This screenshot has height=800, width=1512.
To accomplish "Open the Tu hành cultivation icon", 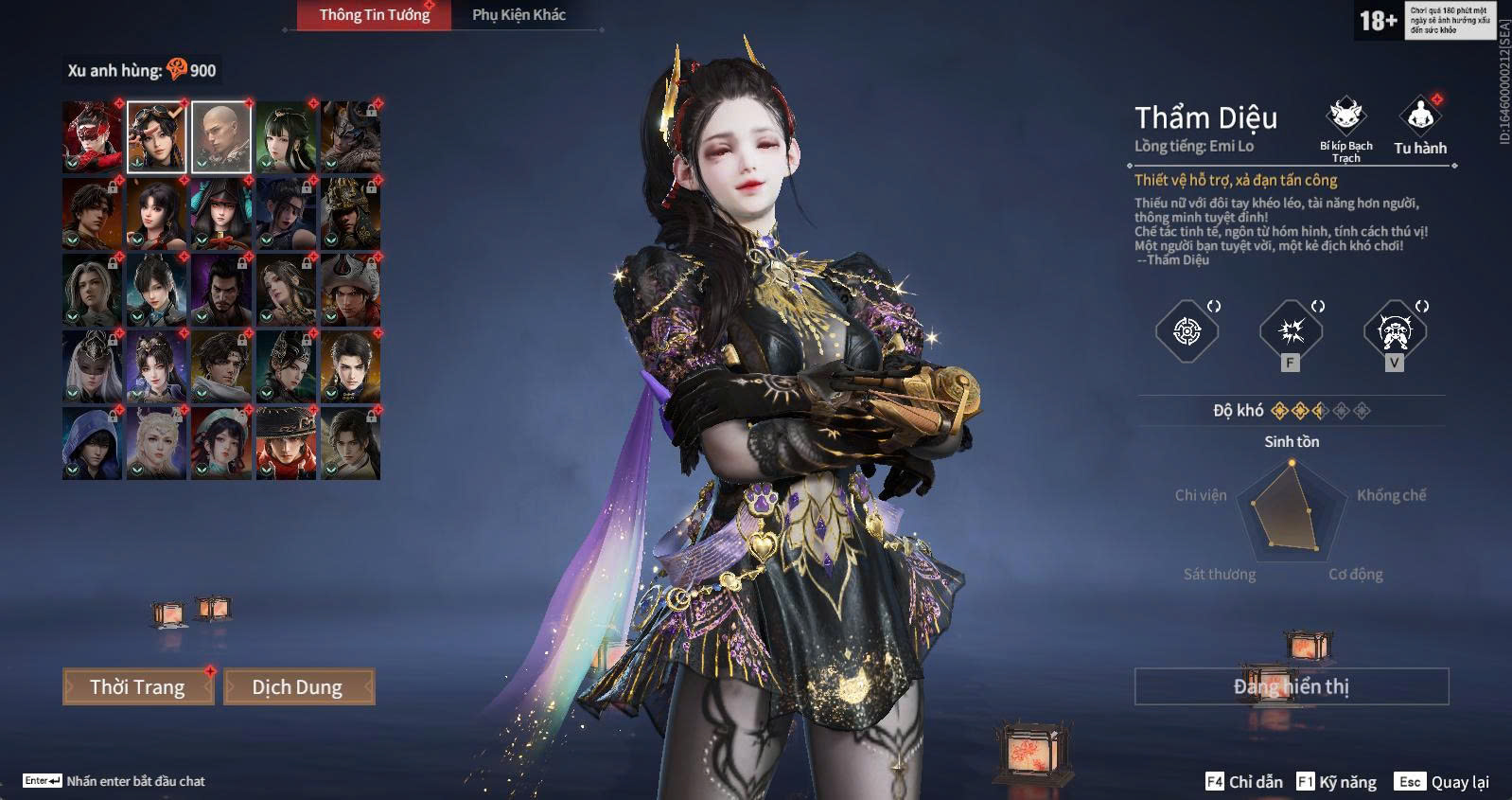I will point(1419,118).
